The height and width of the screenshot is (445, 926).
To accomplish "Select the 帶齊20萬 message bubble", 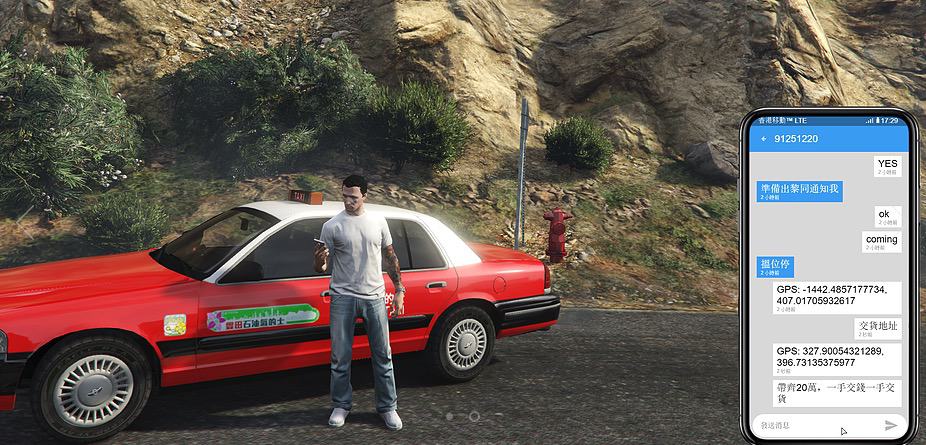I will (836, 392).
